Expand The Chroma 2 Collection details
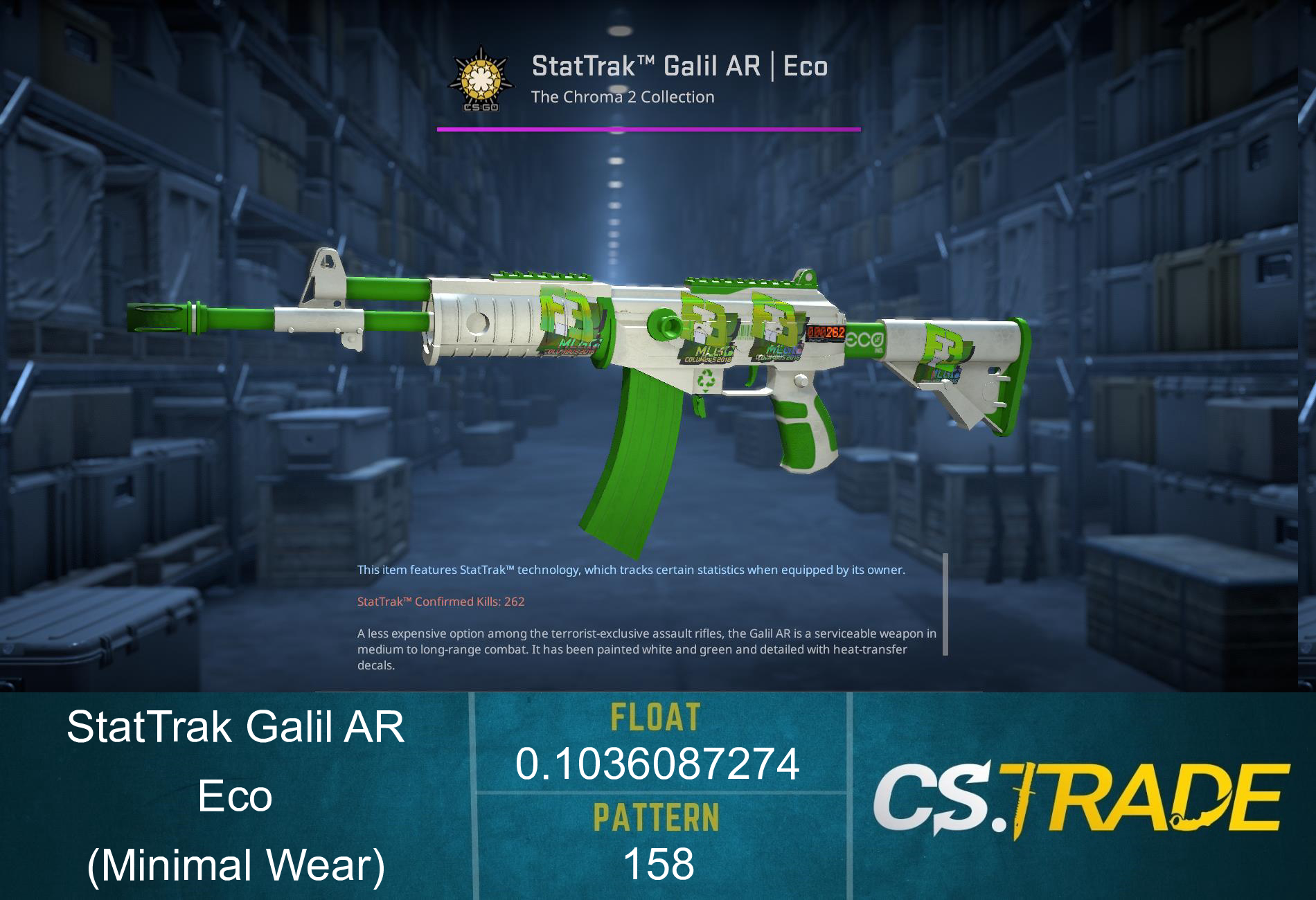This screenshot has height=900, width=1316. (622, 97)
